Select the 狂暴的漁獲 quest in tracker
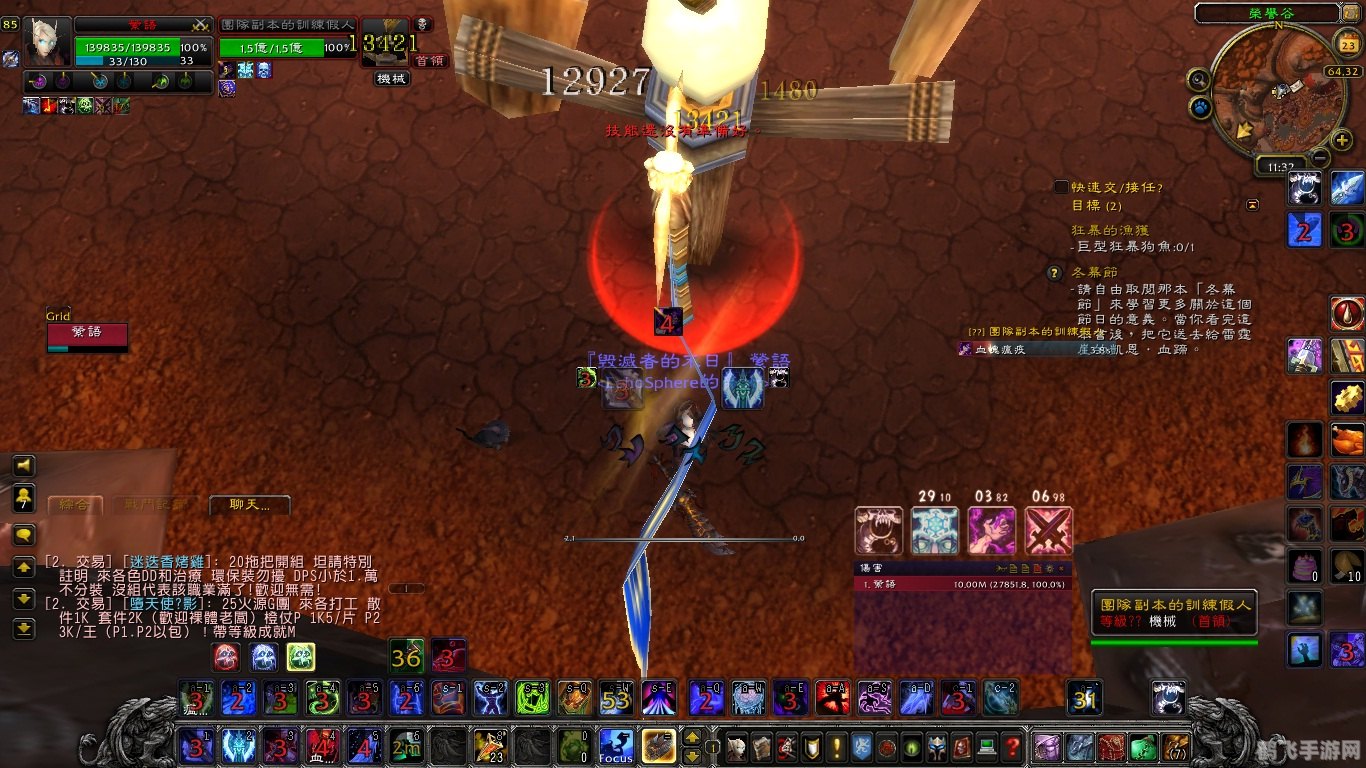 pos(1106,231)
